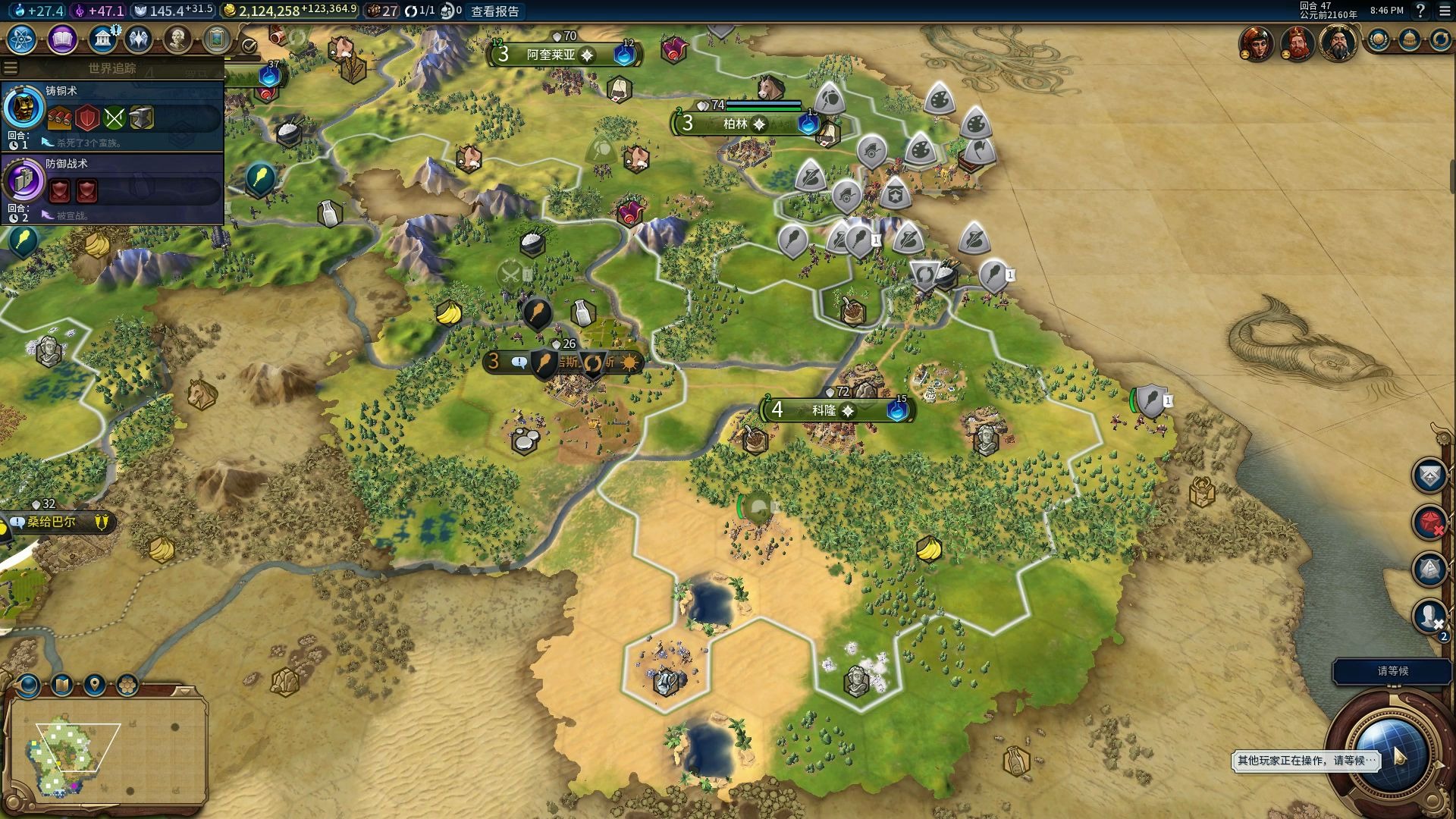The height and width of the screenshot is (819, 1456).
Task: Click the 查看报告 reports button
Action: tap(495, 11)
